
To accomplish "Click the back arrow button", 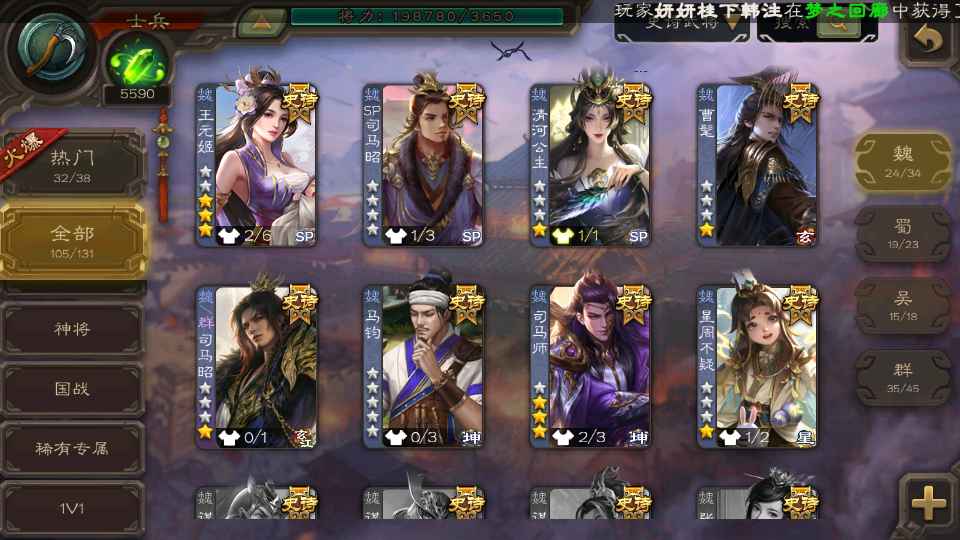I will tap(929, 40).
